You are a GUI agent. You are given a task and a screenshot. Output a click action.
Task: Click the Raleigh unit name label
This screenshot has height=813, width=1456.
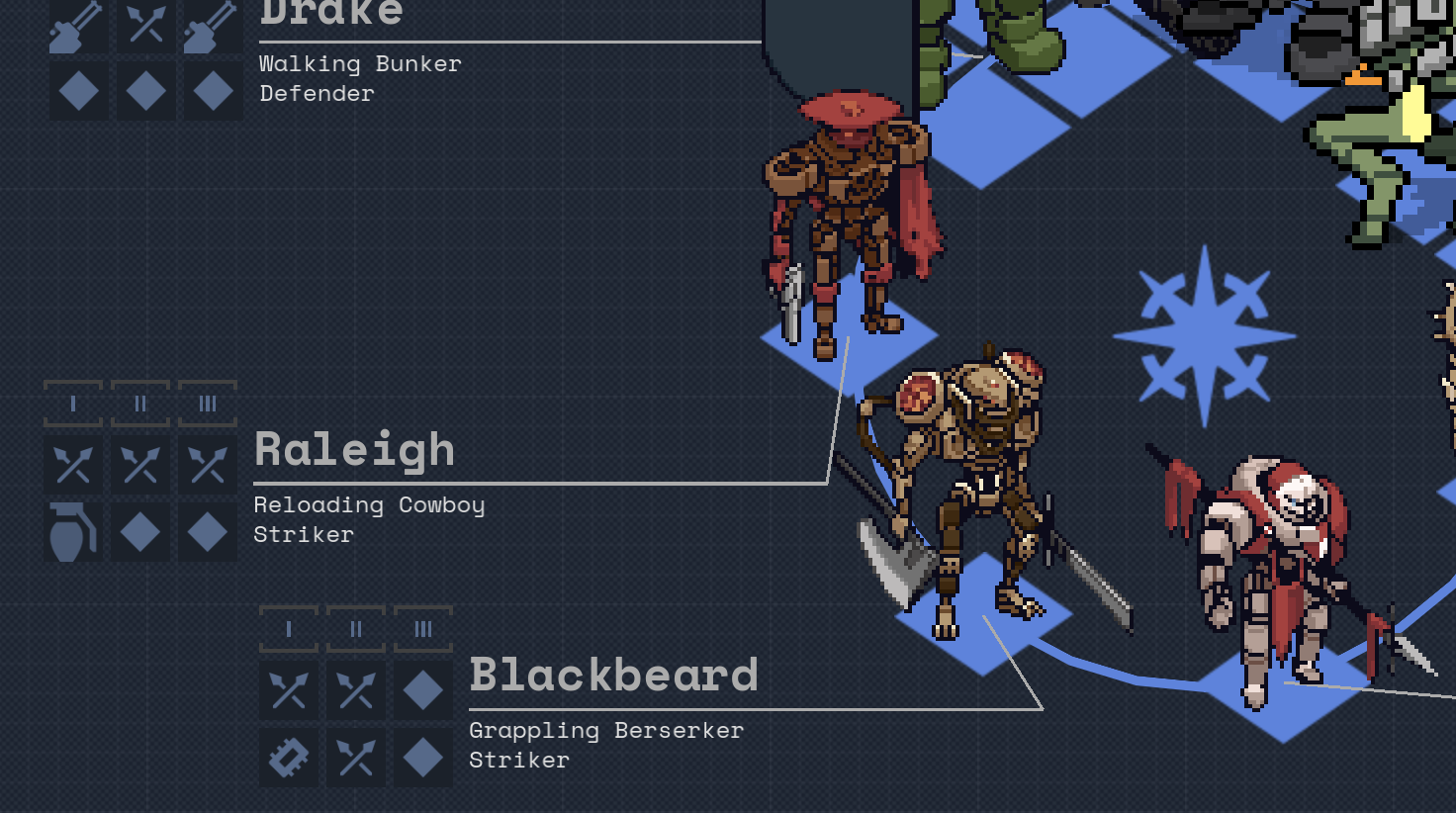click(354, 450)
